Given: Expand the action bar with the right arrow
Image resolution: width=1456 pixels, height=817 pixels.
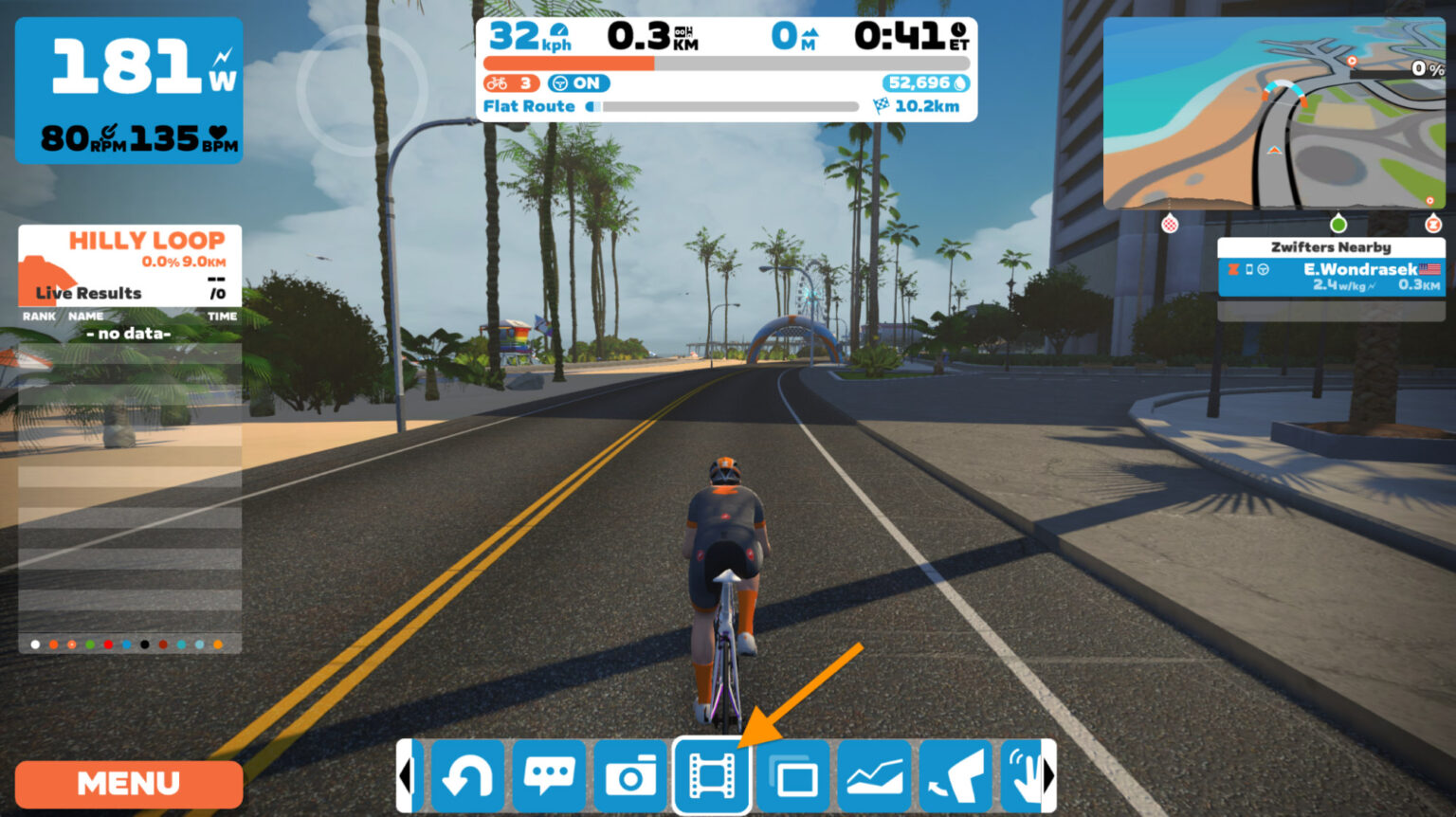Looking at the screenshot, I should tap(1047, 775).
